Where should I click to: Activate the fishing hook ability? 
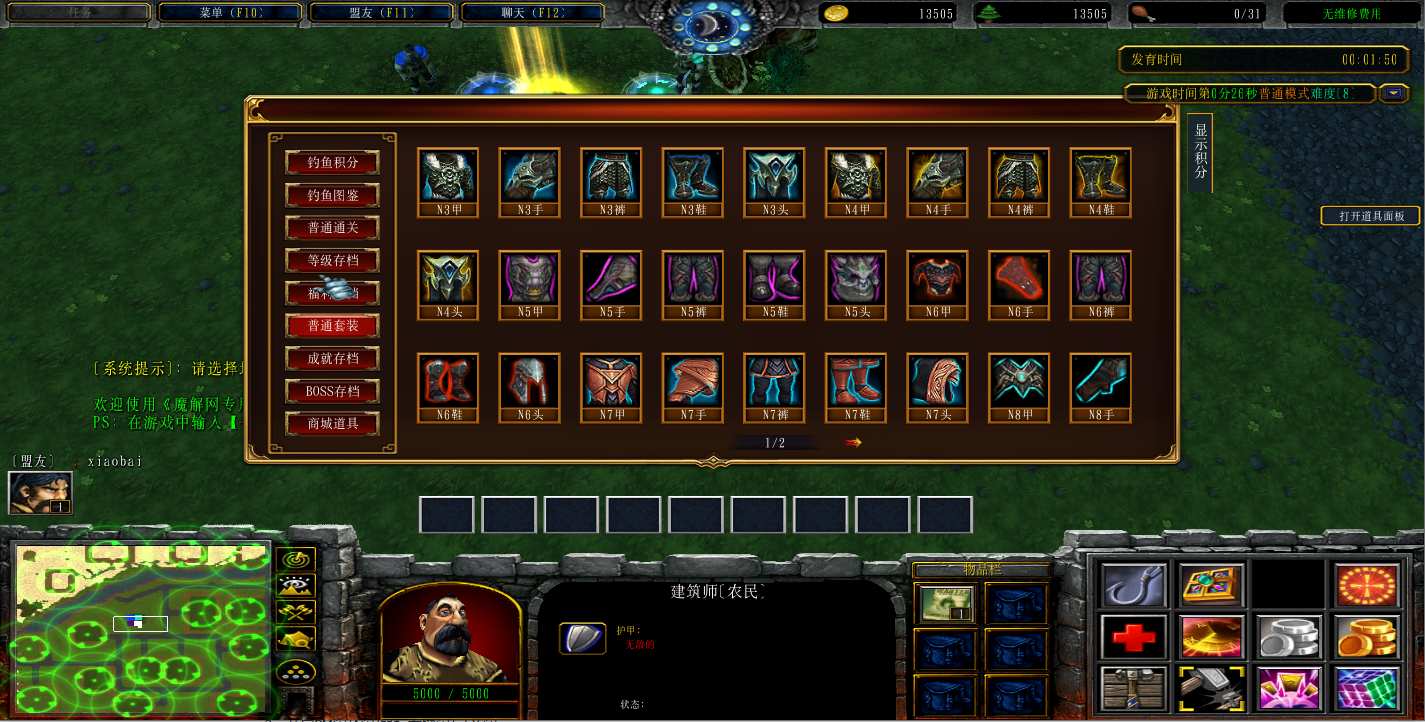pos(1134,585)
